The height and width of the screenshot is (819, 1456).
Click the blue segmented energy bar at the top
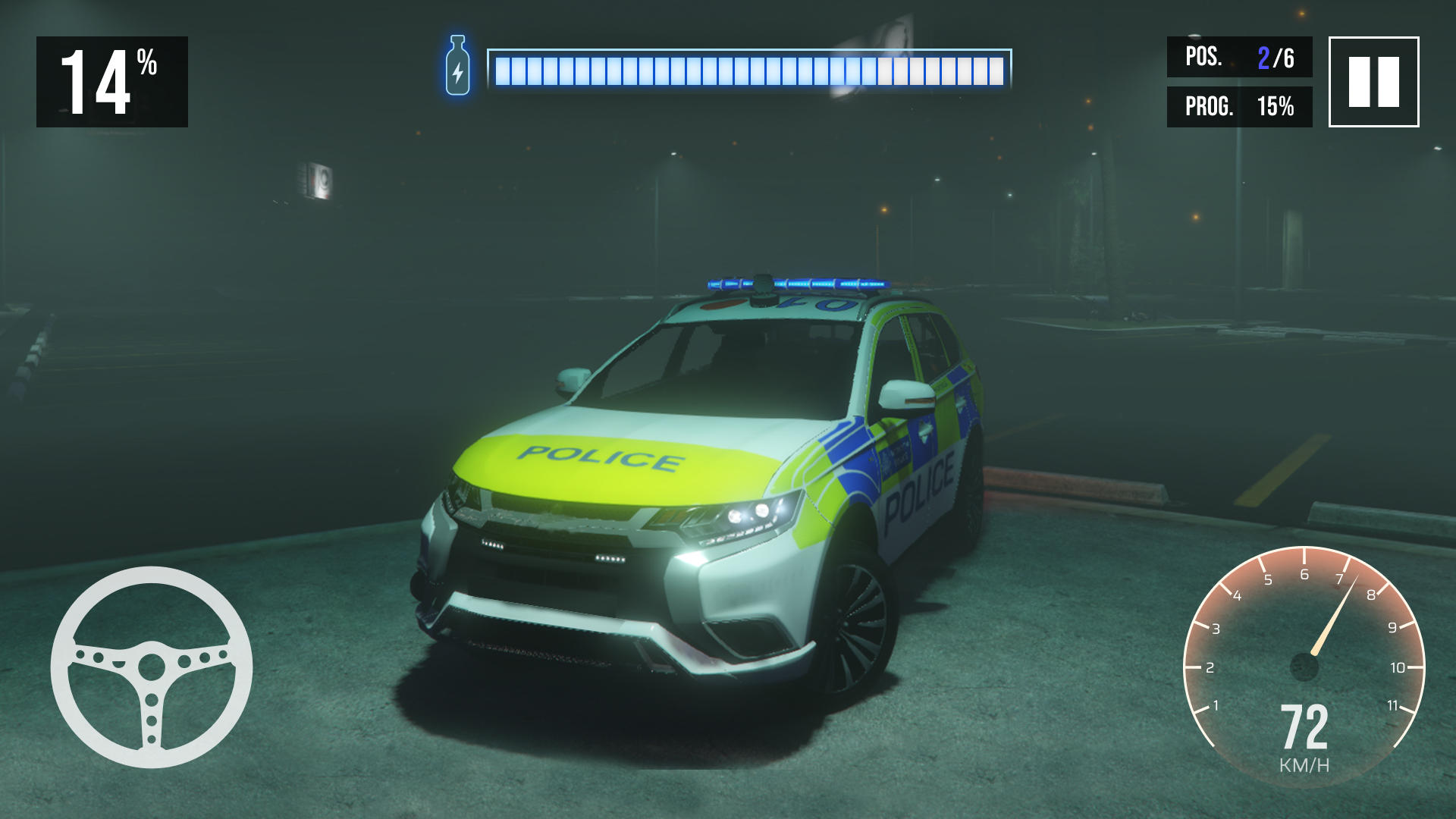coord(751,68)
